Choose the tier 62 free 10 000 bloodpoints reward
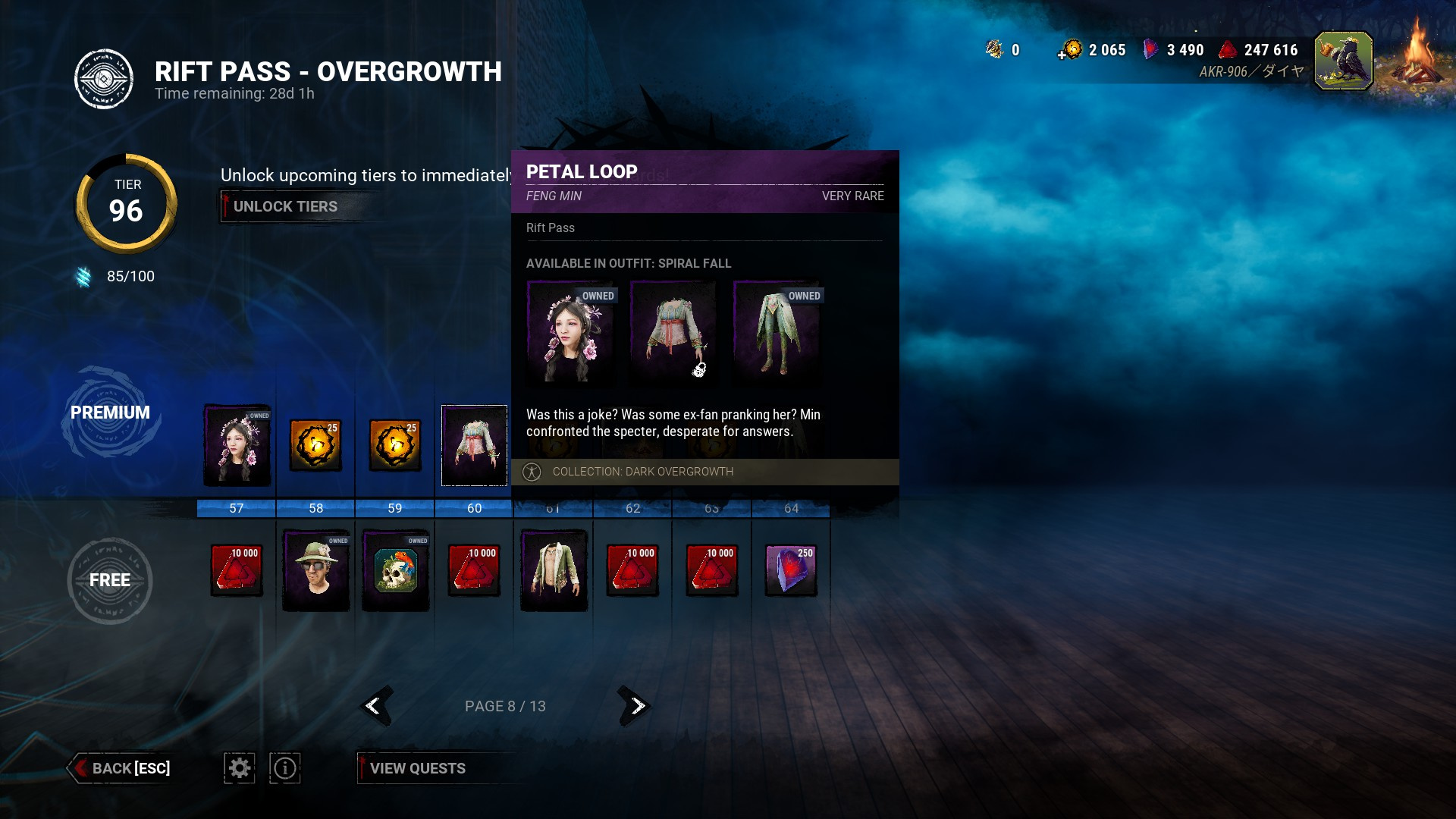1456x819 pixels. 632,570
